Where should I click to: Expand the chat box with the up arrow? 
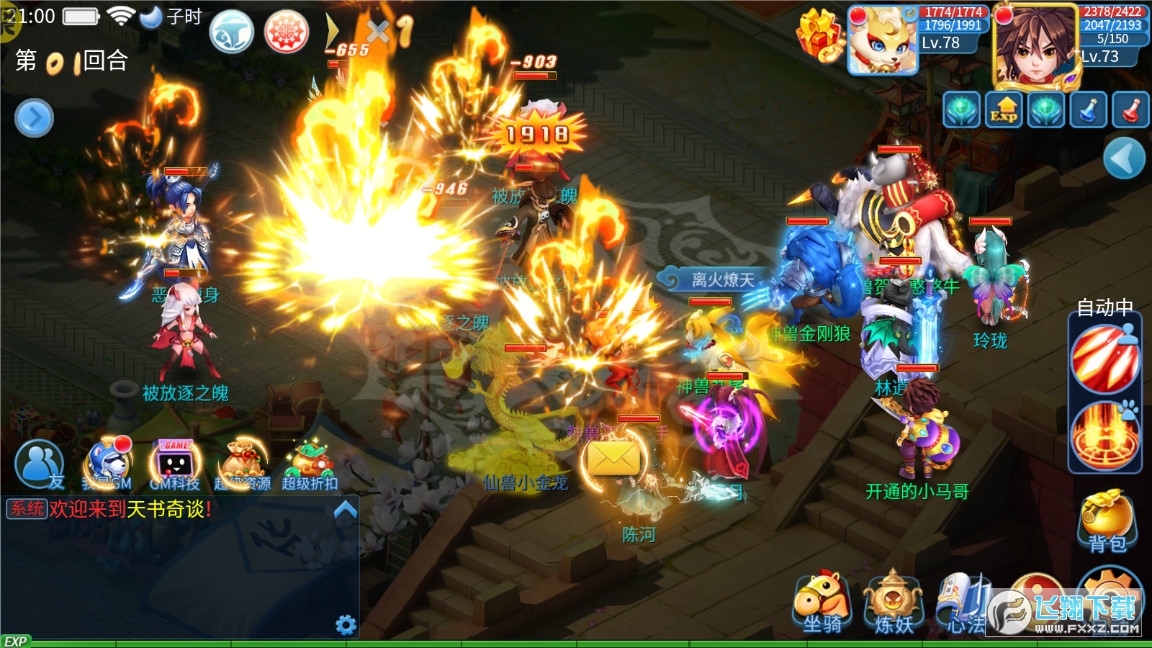345,510
